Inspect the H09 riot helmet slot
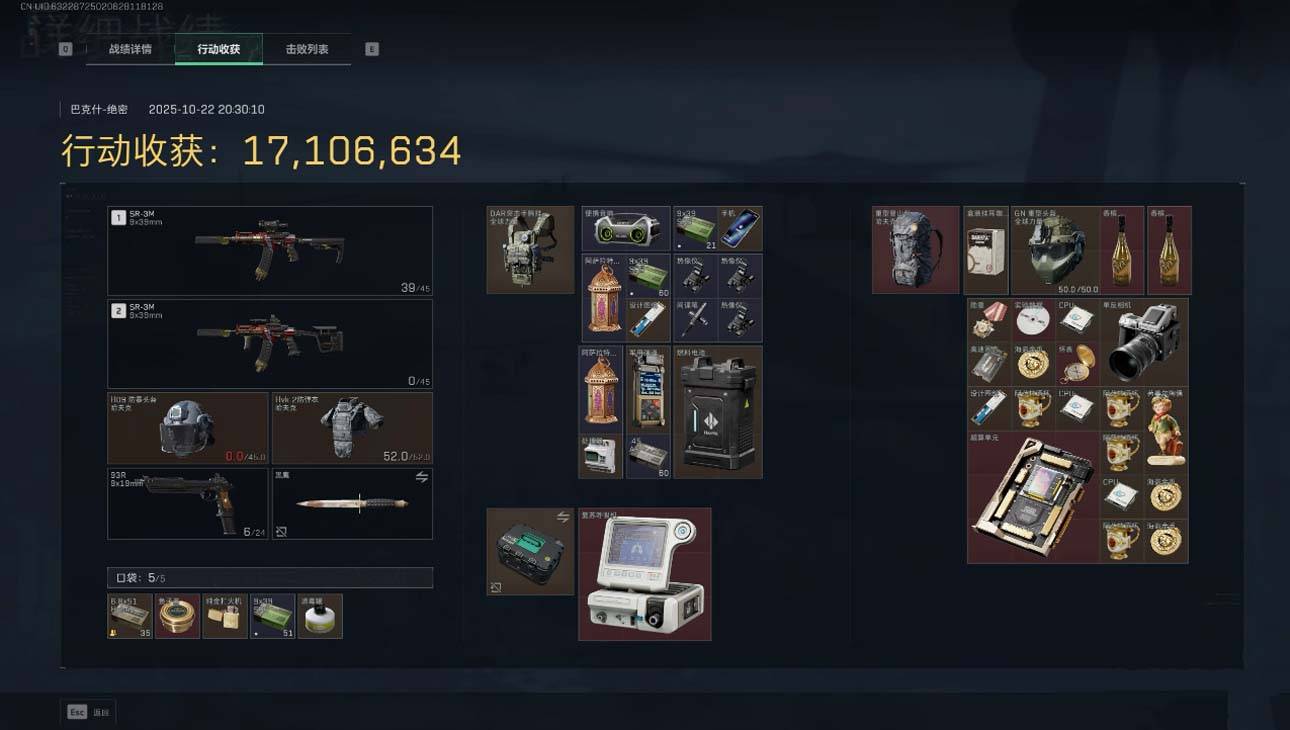This screenshot has width=1290, height=730. (188, 428)
